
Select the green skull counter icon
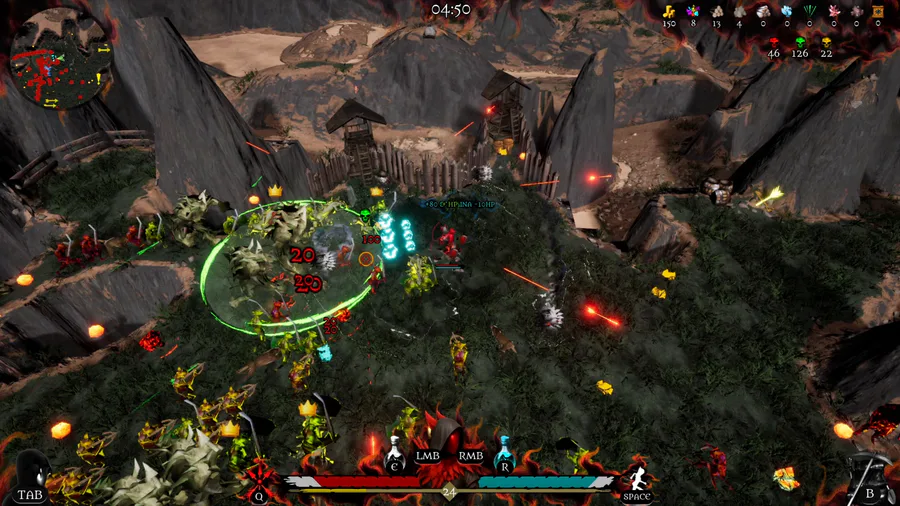tap(800, 42)
